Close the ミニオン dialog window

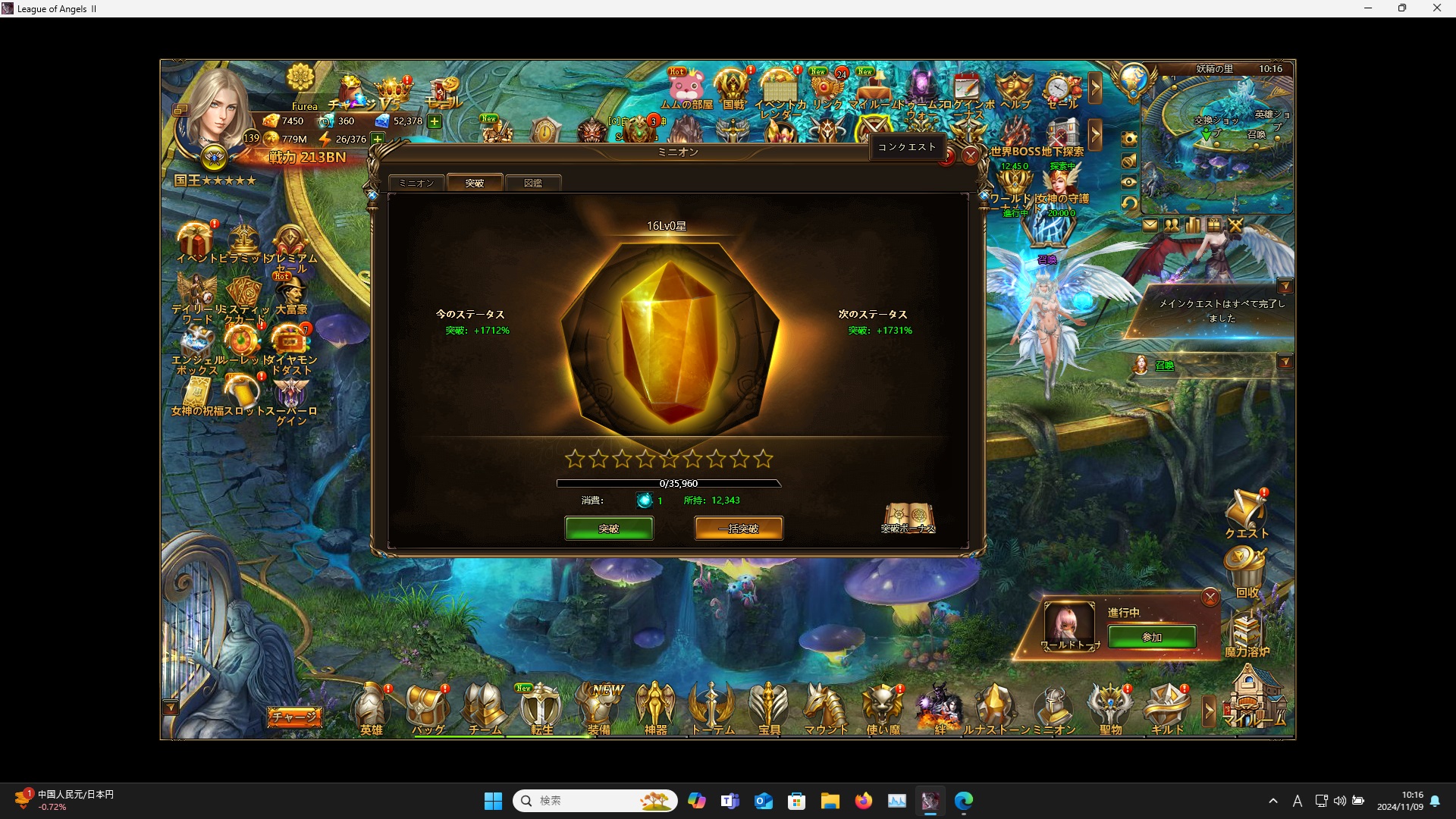click(x=970, y=156)
